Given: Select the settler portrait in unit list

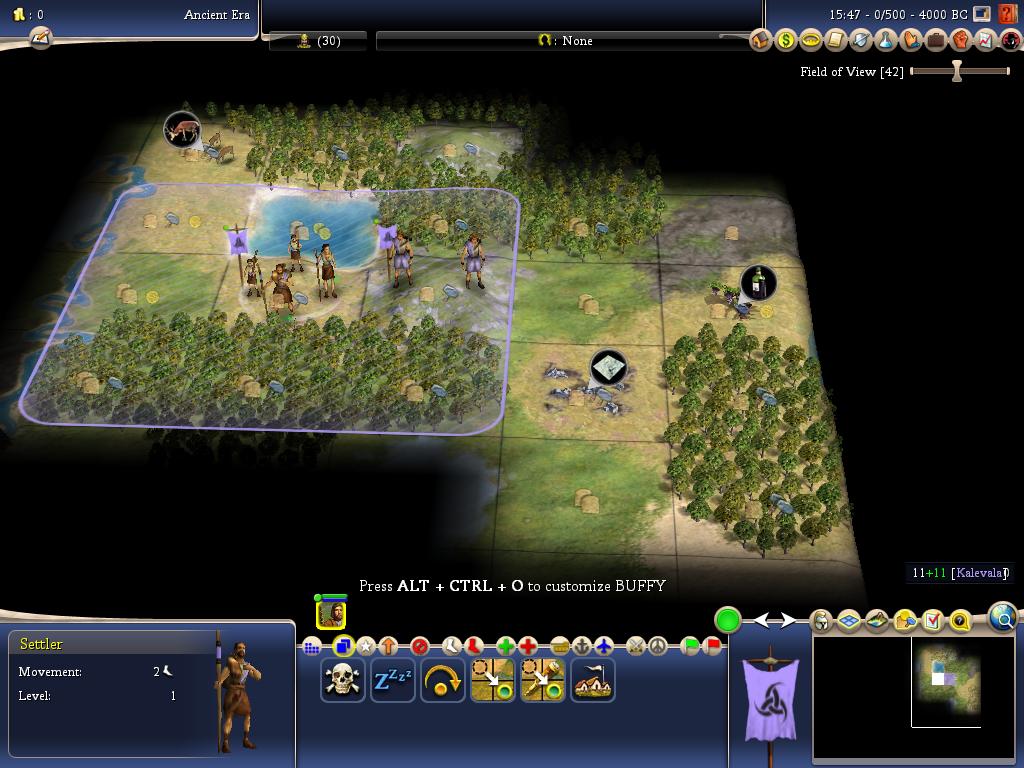Looking at the screenshot, I should [331, 613].
